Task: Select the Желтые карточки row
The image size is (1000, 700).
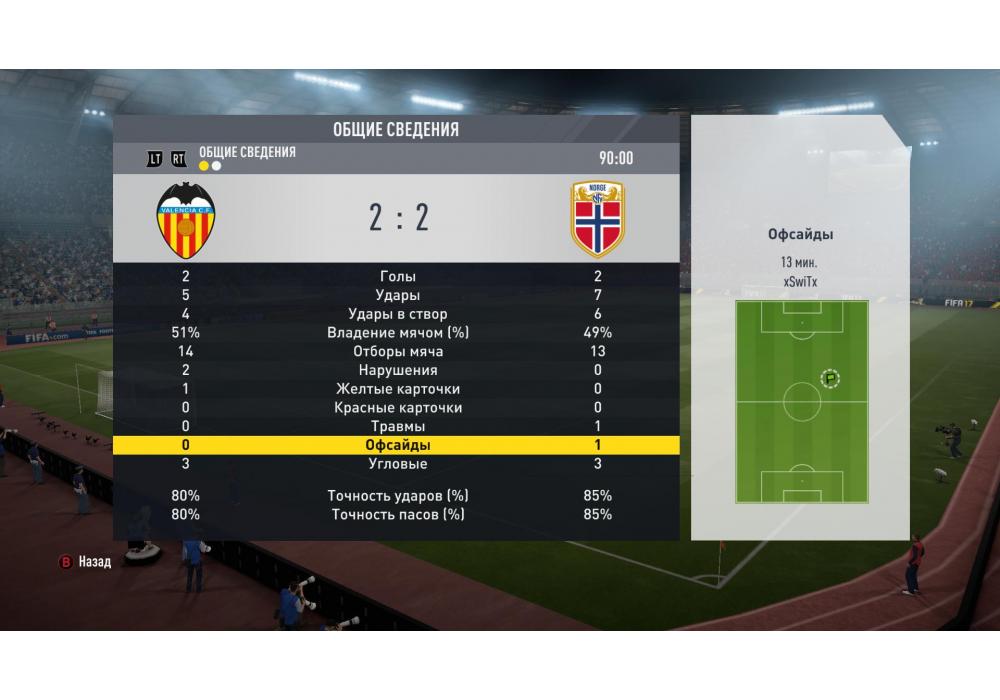Action: 397,389
